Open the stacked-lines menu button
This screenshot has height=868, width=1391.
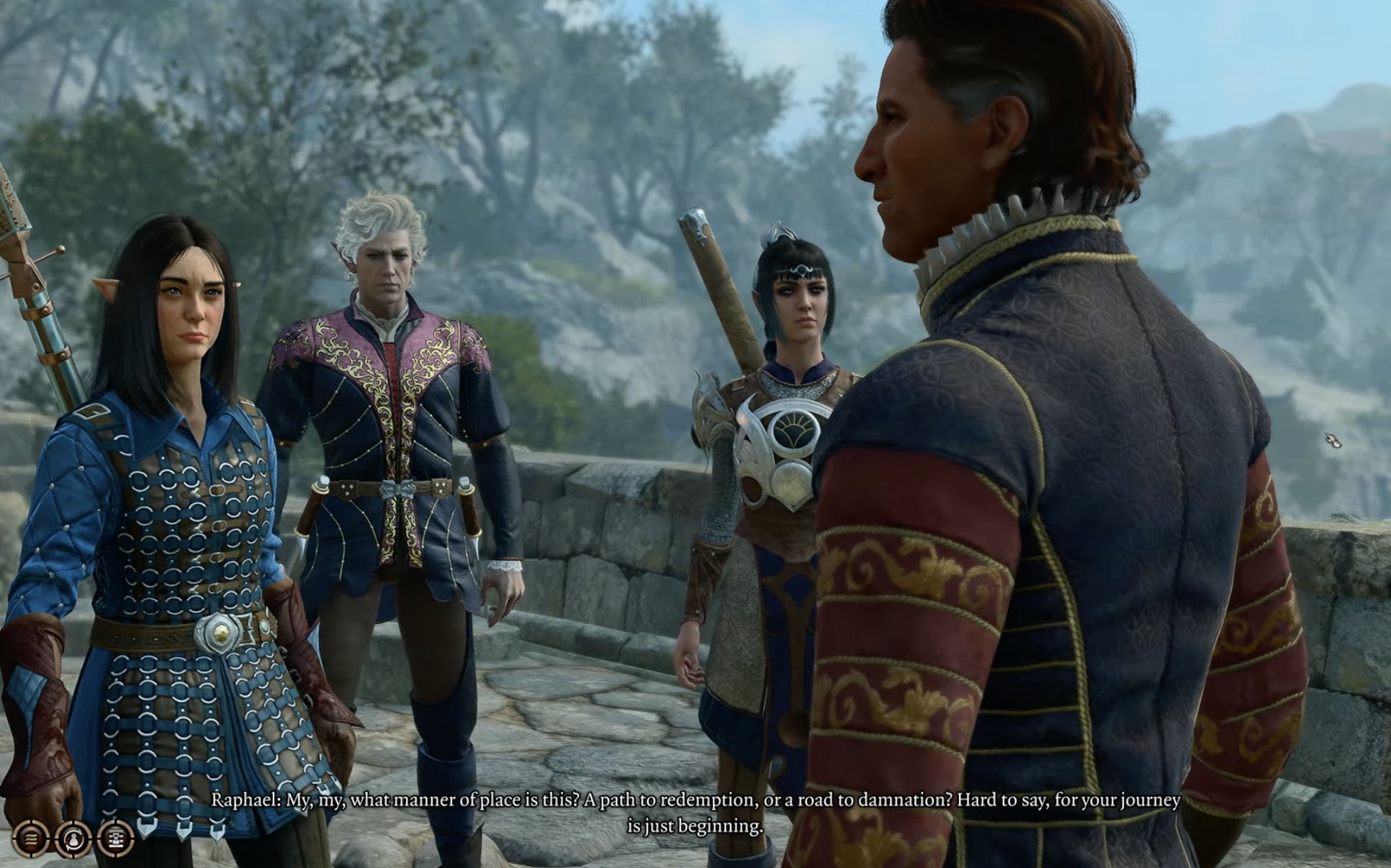click(x=30, y=838)
